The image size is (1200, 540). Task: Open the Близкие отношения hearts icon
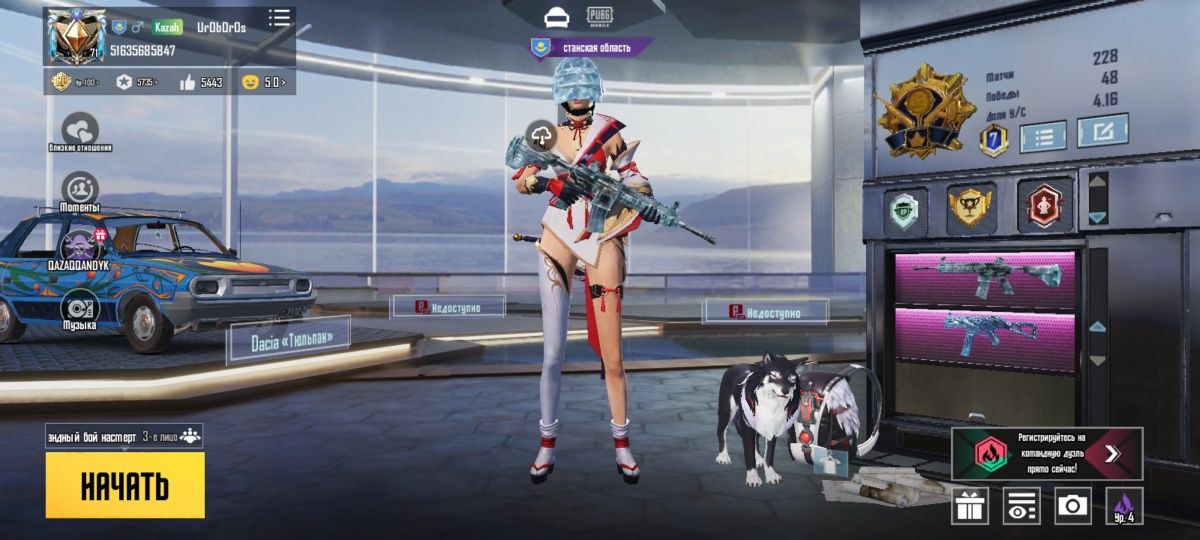coord(80,130)
